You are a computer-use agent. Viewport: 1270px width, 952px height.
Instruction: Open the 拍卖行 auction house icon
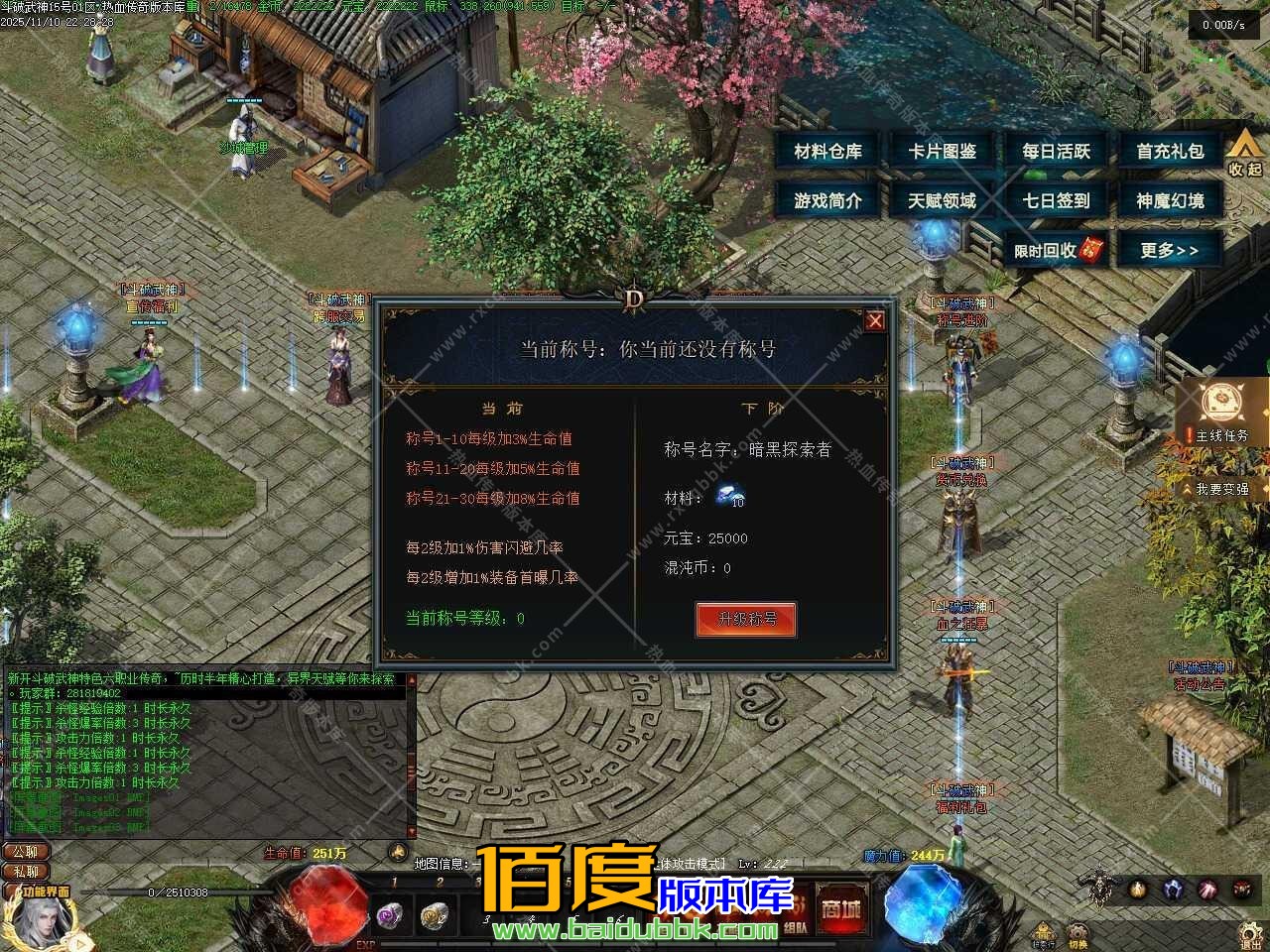click(1042, 934)
